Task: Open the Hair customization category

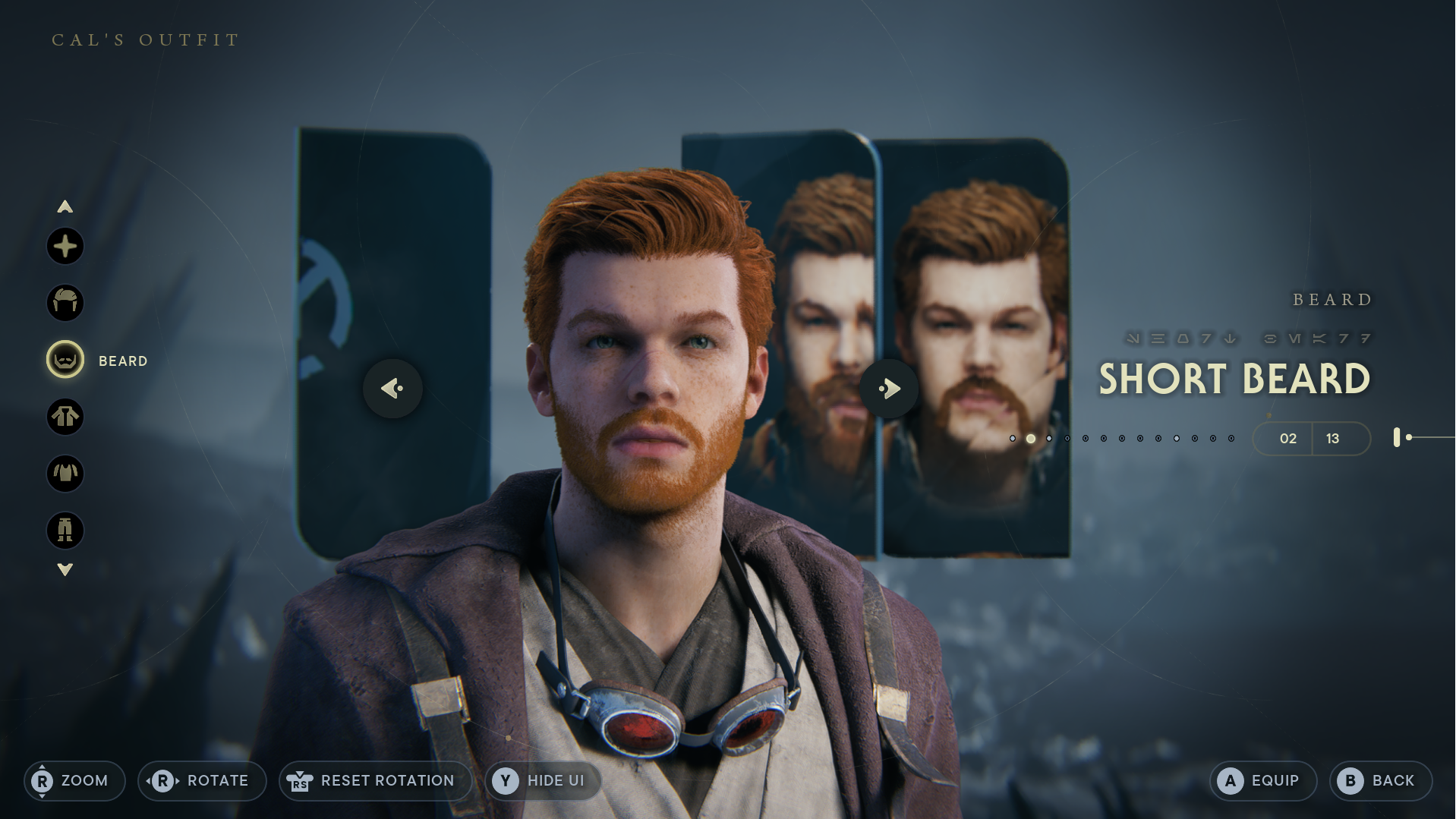Action: [65, 302]
